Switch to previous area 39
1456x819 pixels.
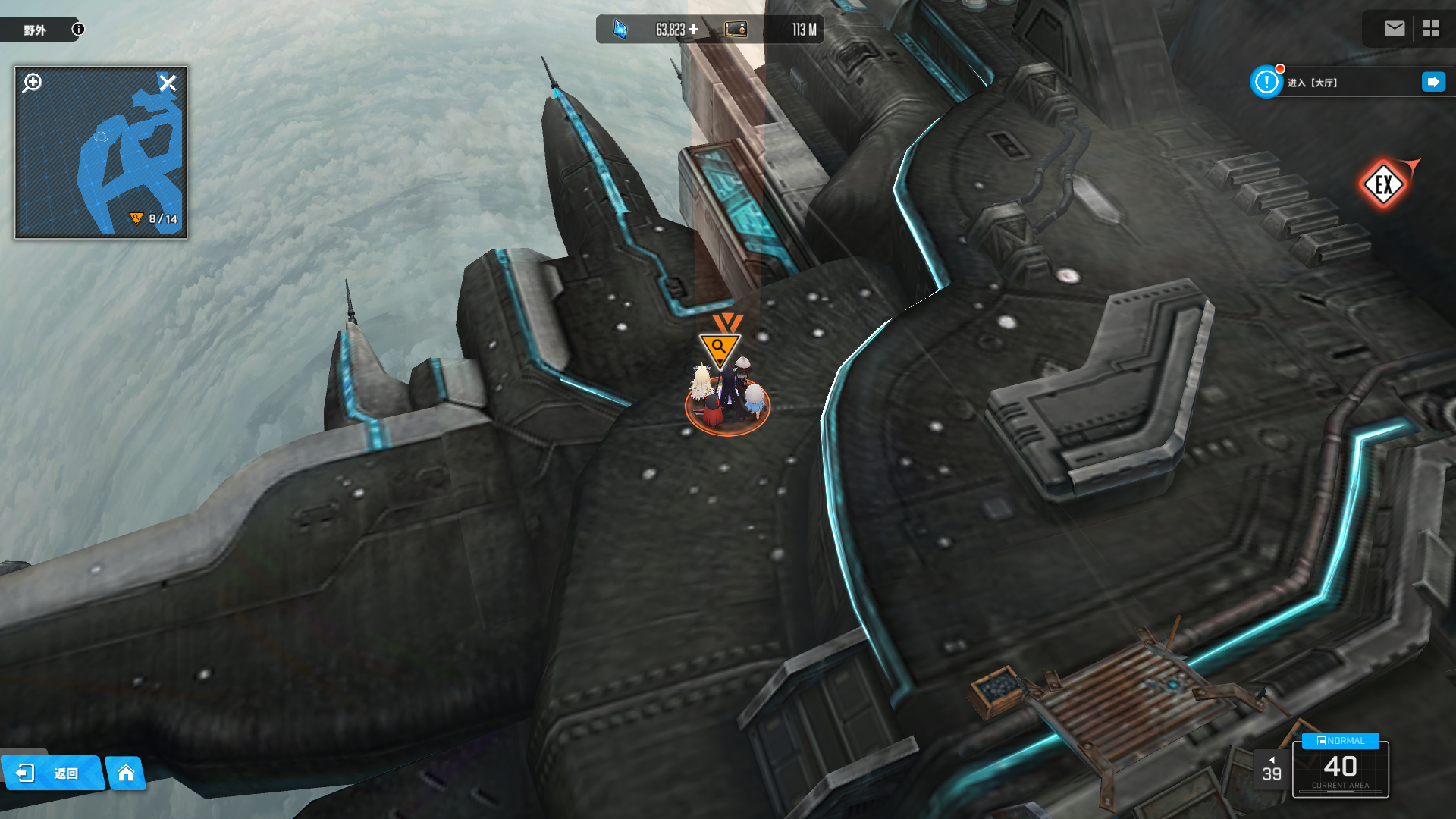(1272, 770)
